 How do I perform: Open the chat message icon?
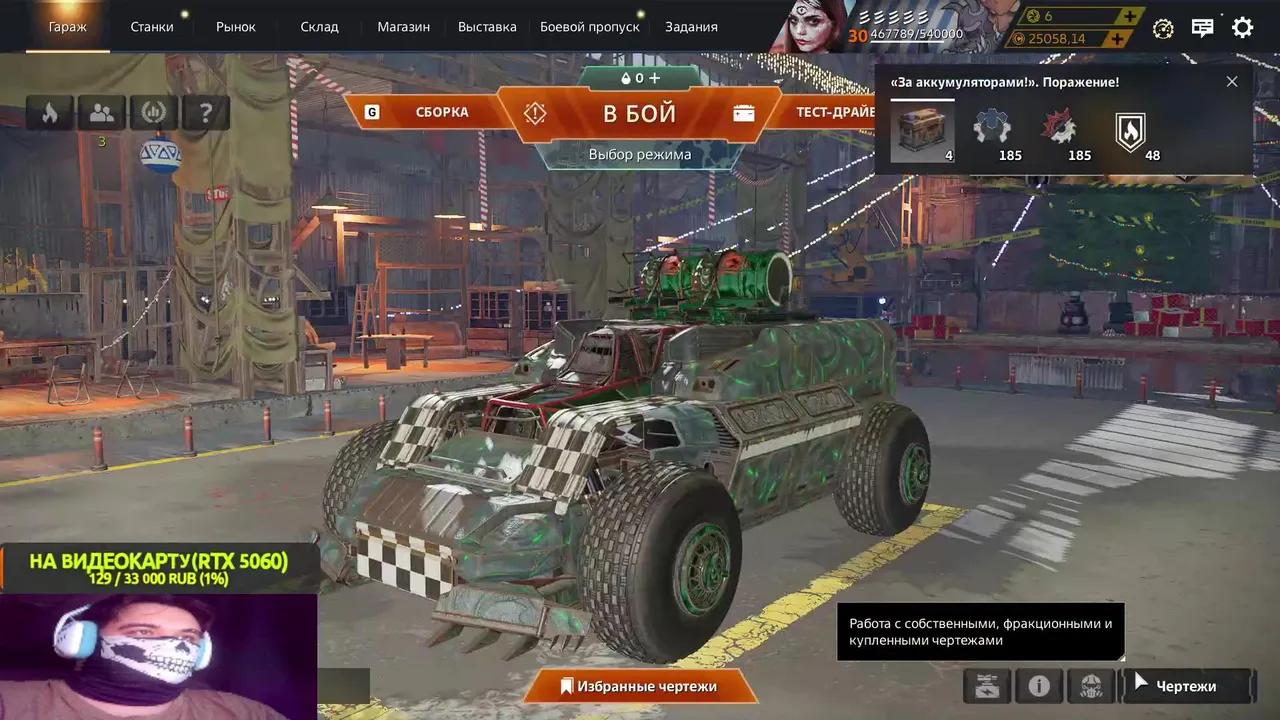(1202, 27)
